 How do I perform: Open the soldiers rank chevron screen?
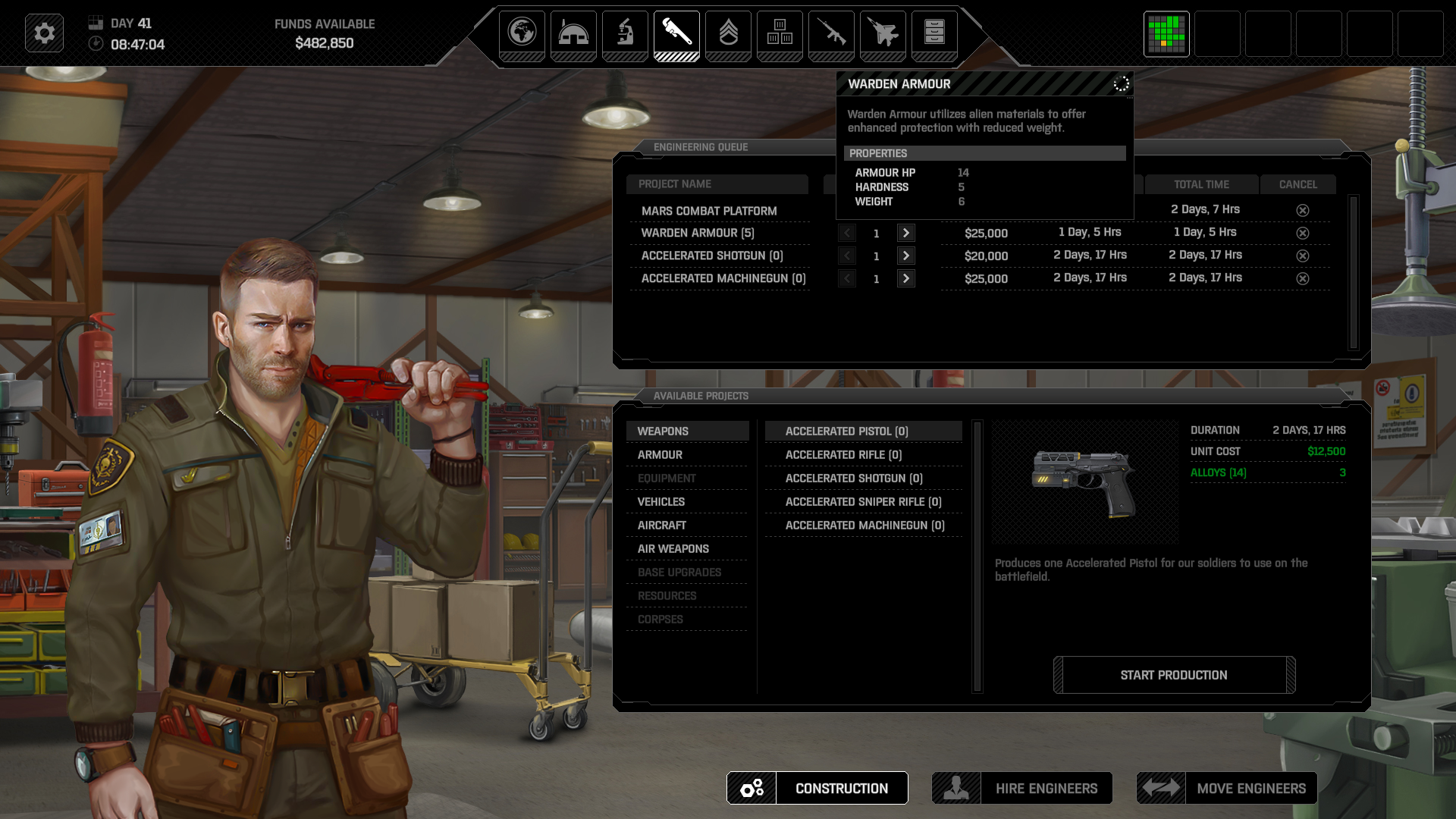pos(728,33)
